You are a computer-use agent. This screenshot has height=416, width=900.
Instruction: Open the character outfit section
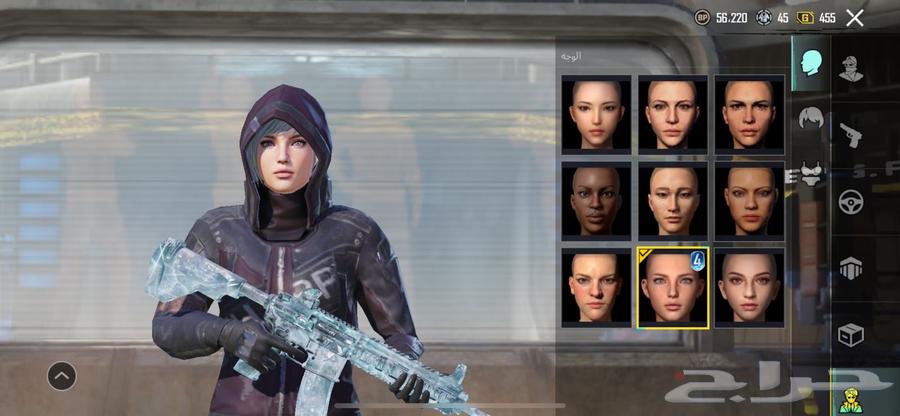pos(852,69)
